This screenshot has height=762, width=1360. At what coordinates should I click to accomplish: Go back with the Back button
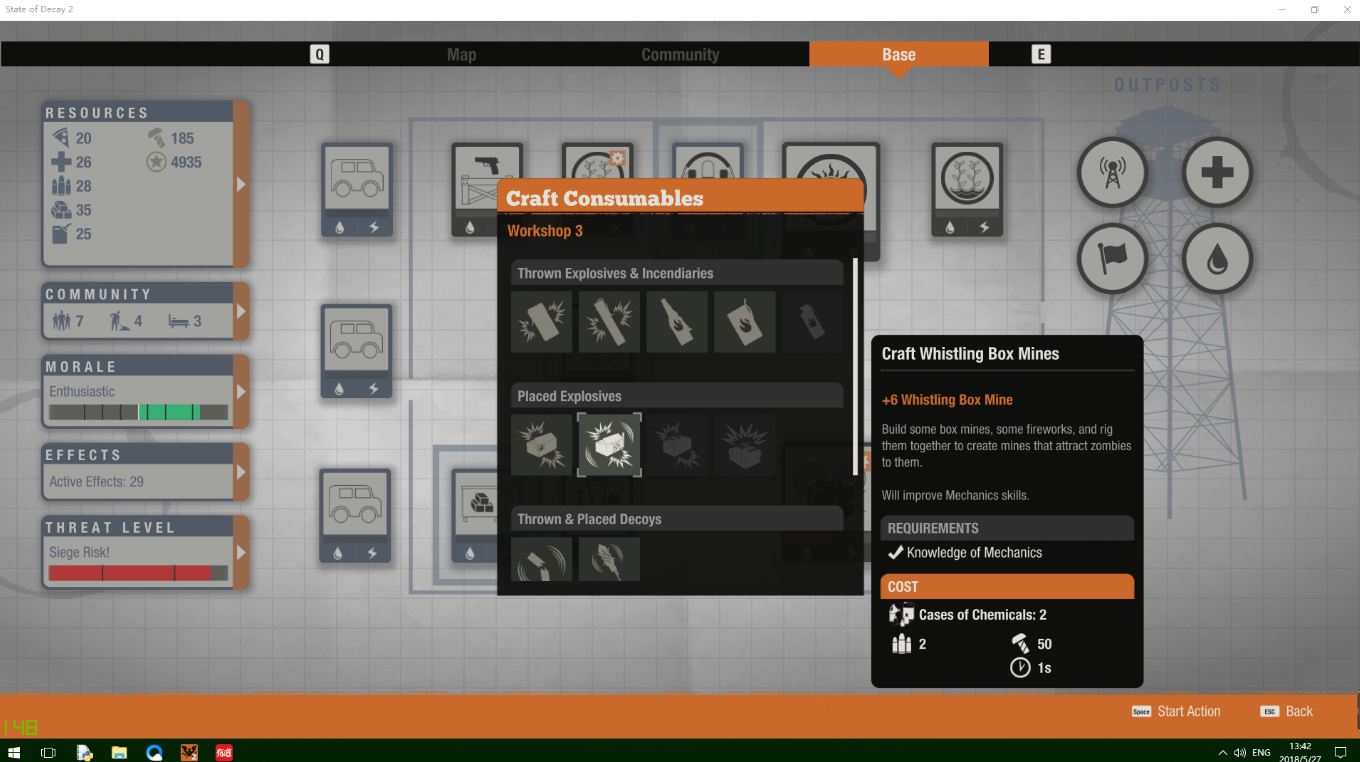[1298, 711]
